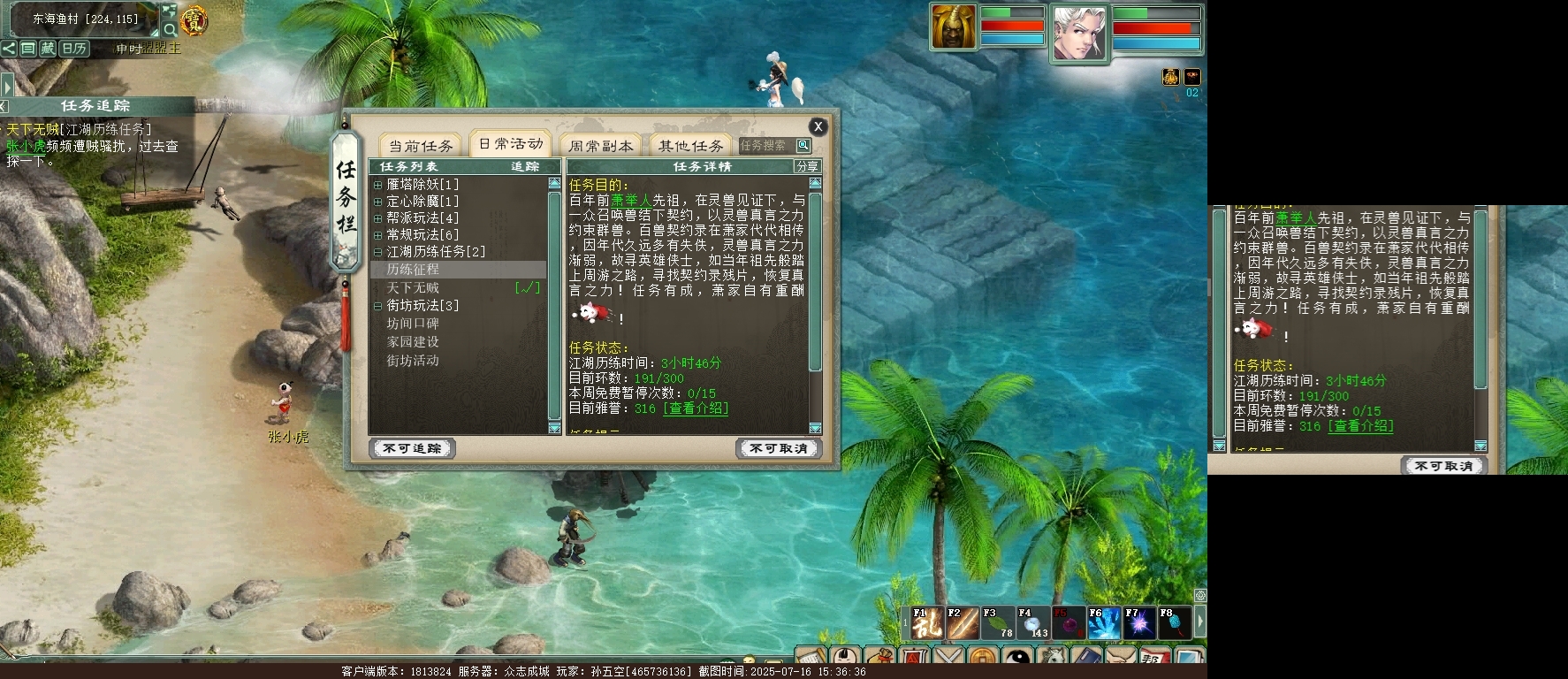The image size is (1568, 679).
Task: Expand the 雁塔除妖 quest group
Action: pyautogui.click(x=378, y=185)
